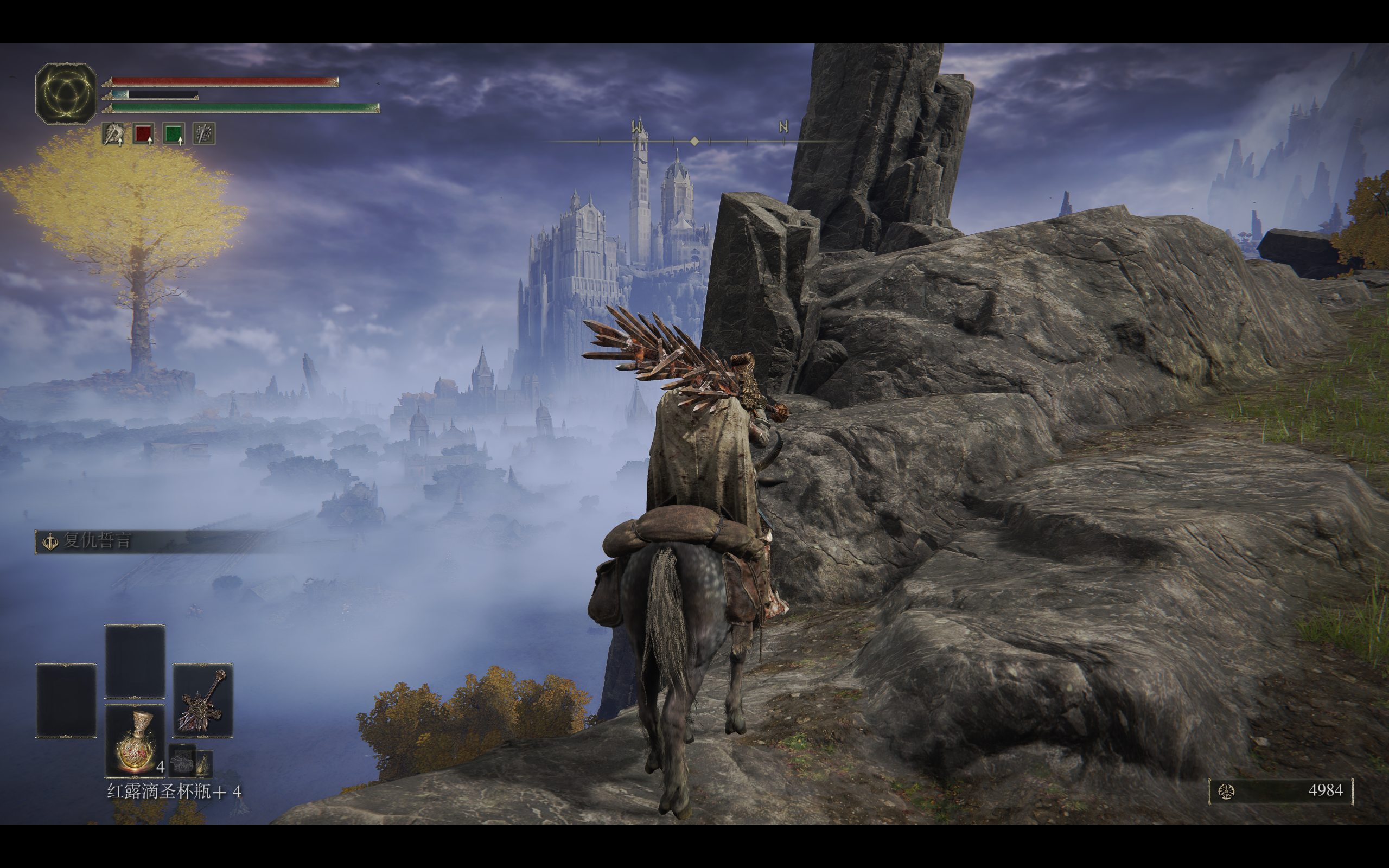Select the right-hand spiked greatsword weapon slot

point(202,700)
